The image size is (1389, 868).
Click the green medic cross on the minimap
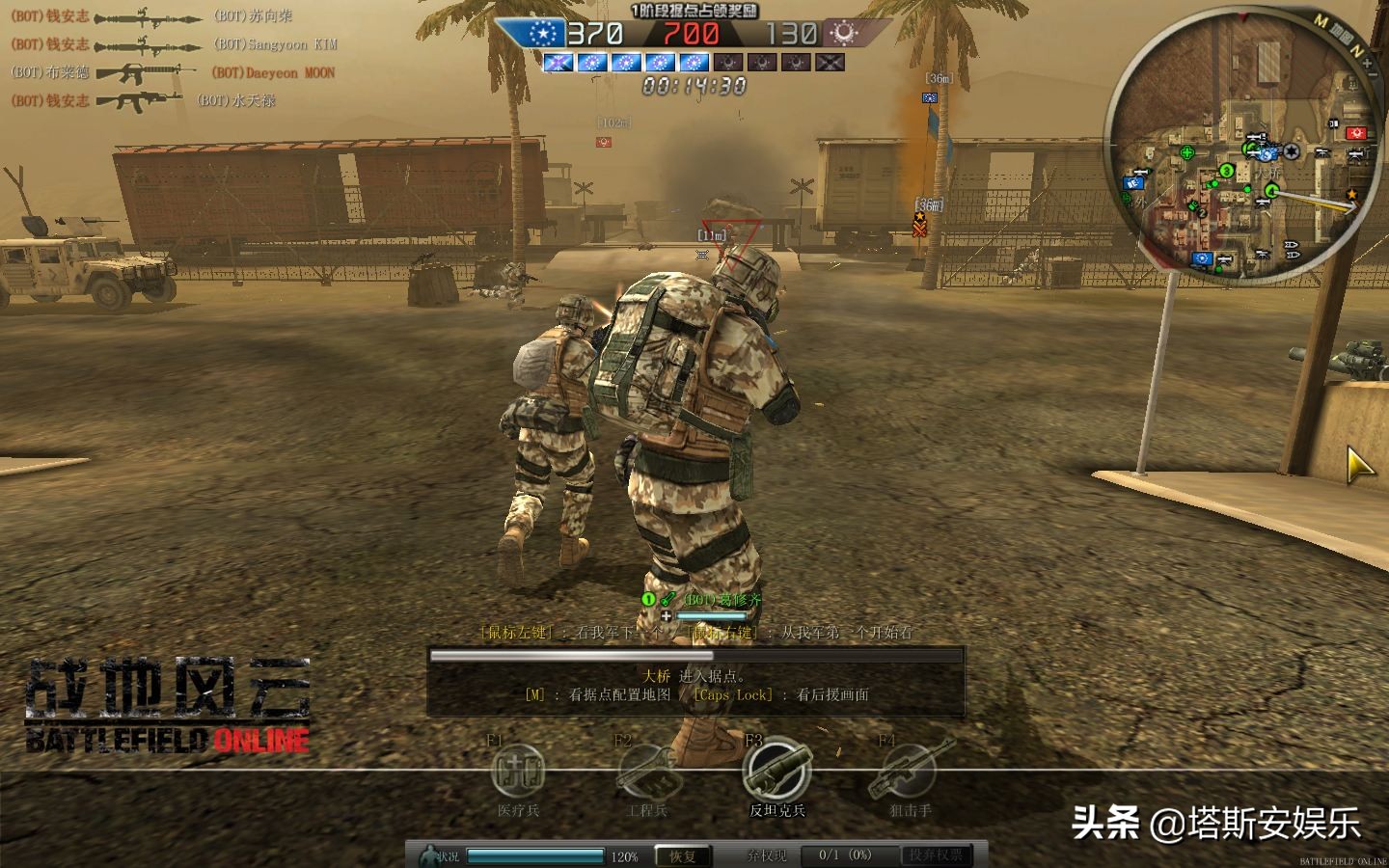coord(1186,152)
